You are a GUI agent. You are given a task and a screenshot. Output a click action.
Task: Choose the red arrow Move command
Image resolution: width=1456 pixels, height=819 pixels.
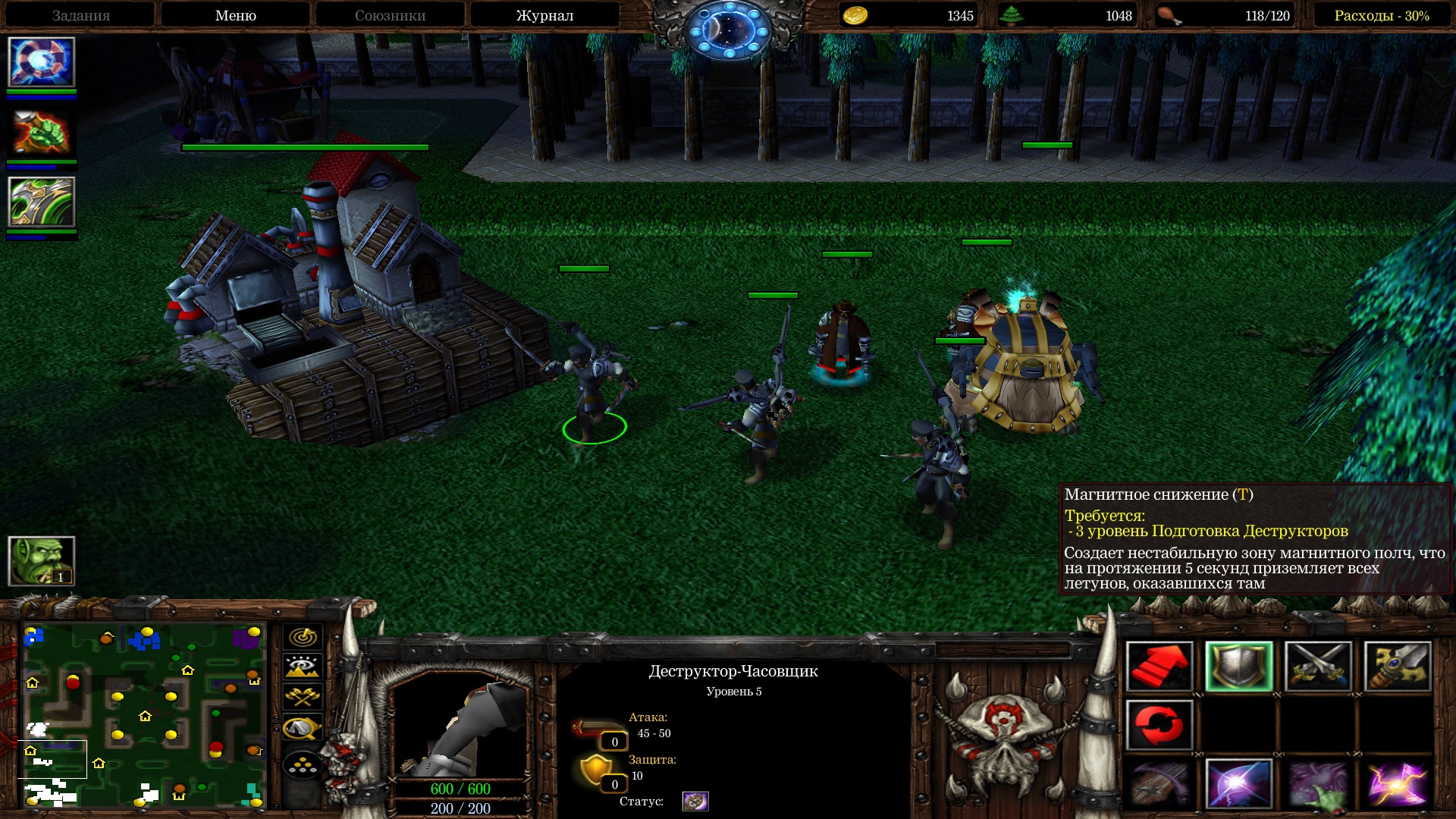[x=1159, y=667]
